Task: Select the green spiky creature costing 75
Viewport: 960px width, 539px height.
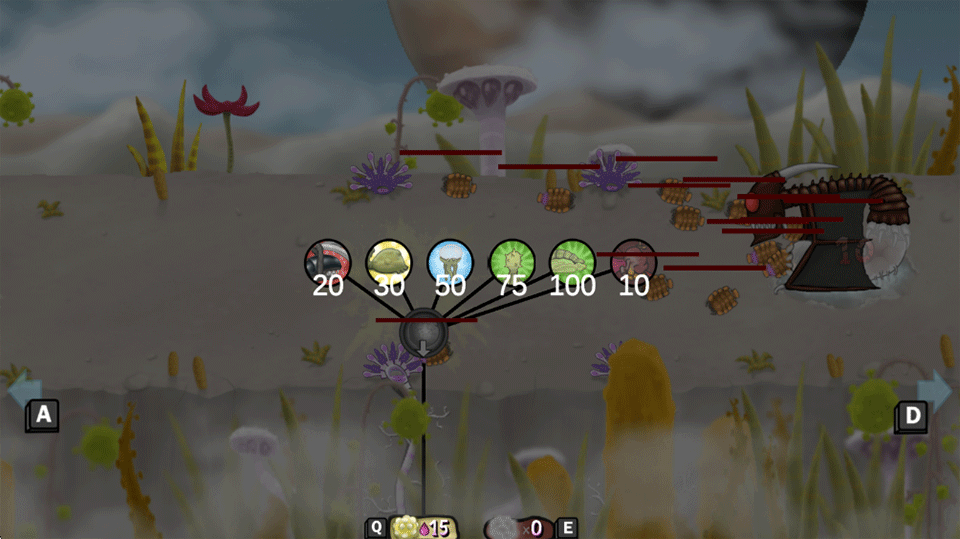Action: tap(512, 261)
